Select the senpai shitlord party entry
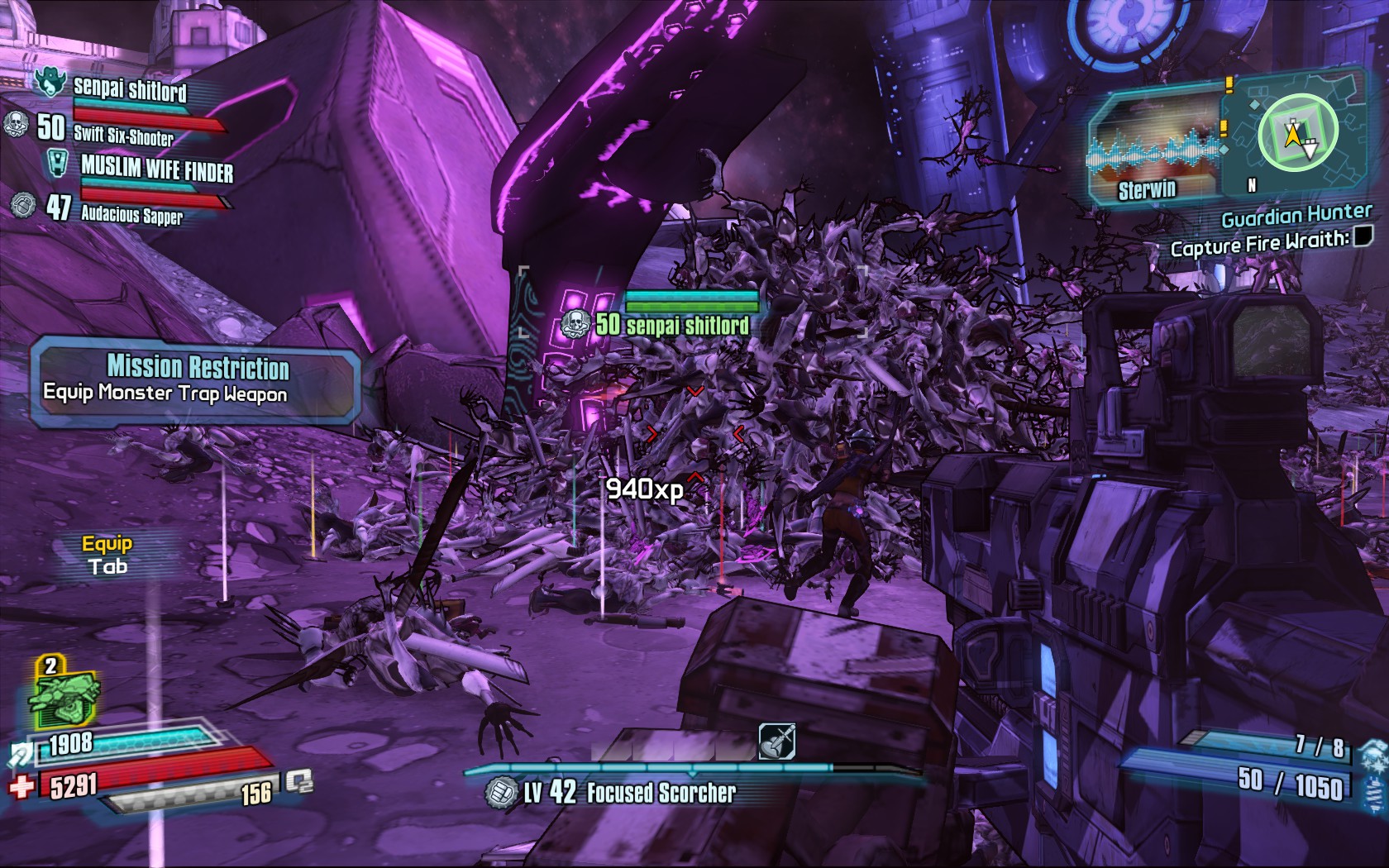The image size is (1389, 868). tap(130, 88)
